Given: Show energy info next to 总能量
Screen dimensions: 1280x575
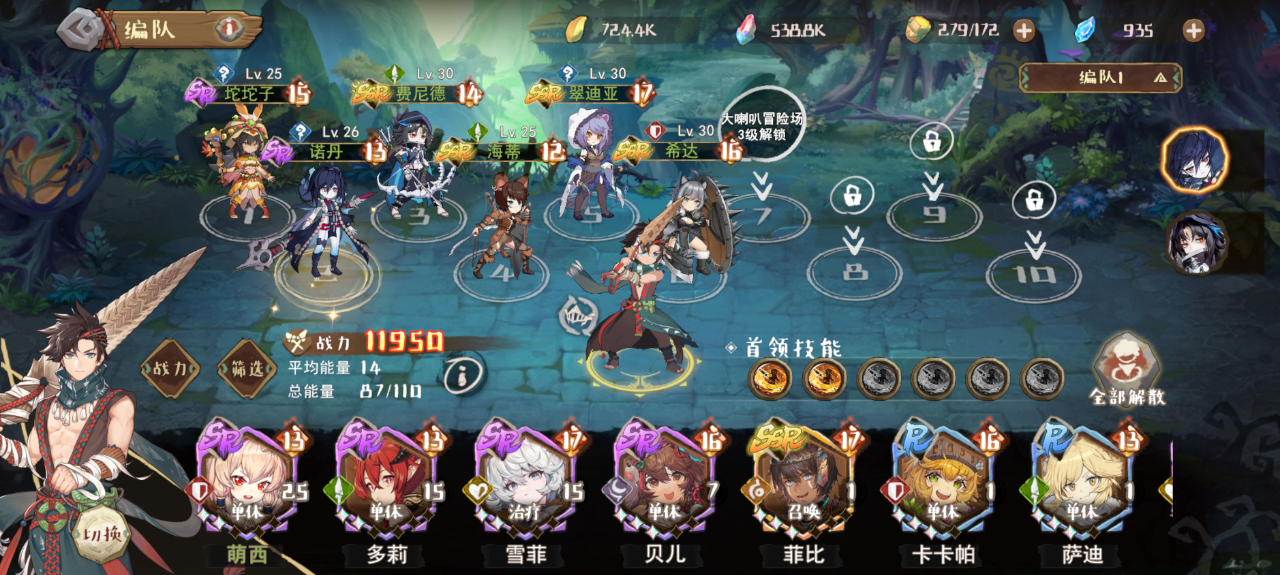Looking at the screenshot, I should [x=461, y=377].
